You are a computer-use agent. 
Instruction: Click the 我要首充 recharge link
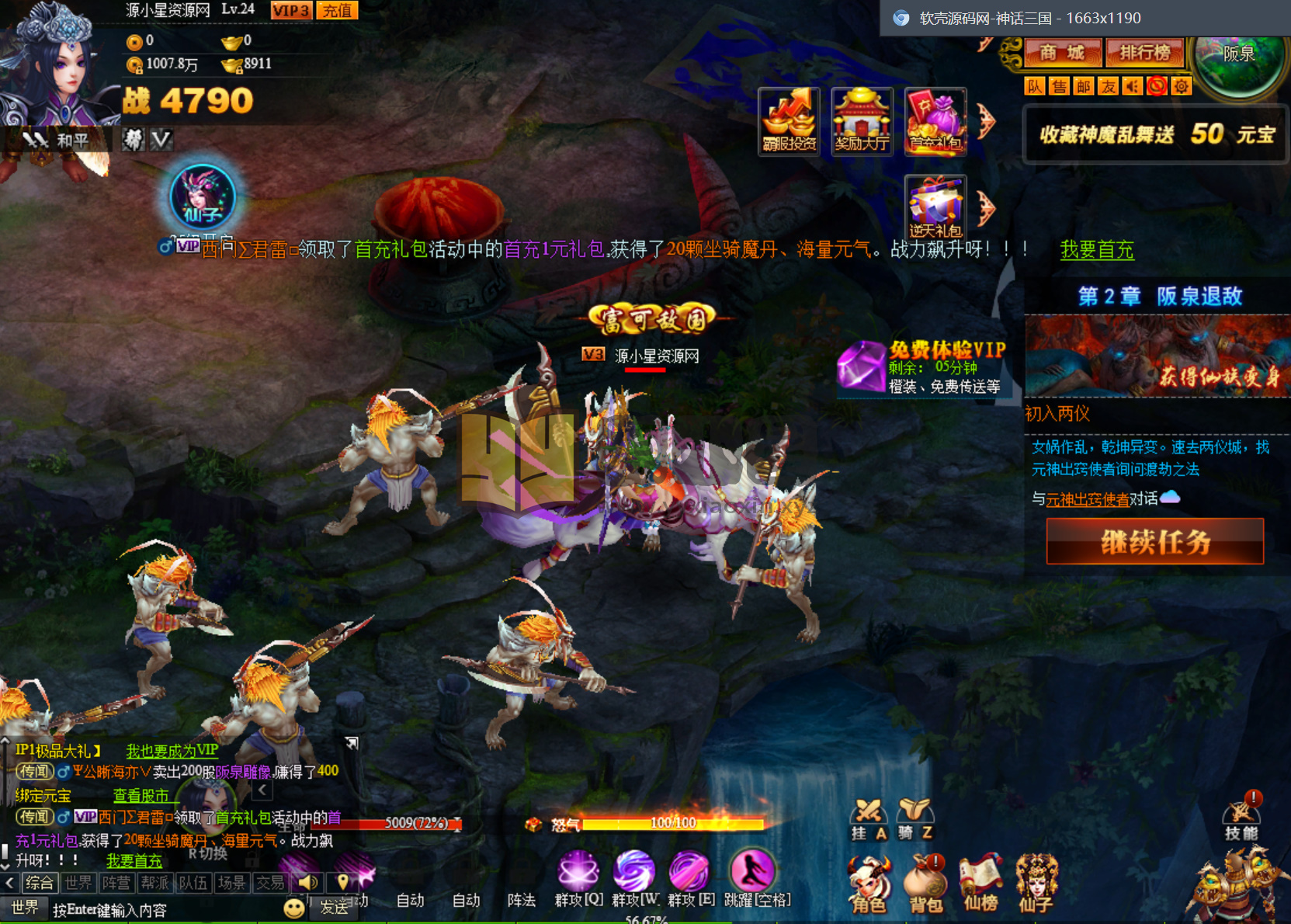pos(1097,250)
